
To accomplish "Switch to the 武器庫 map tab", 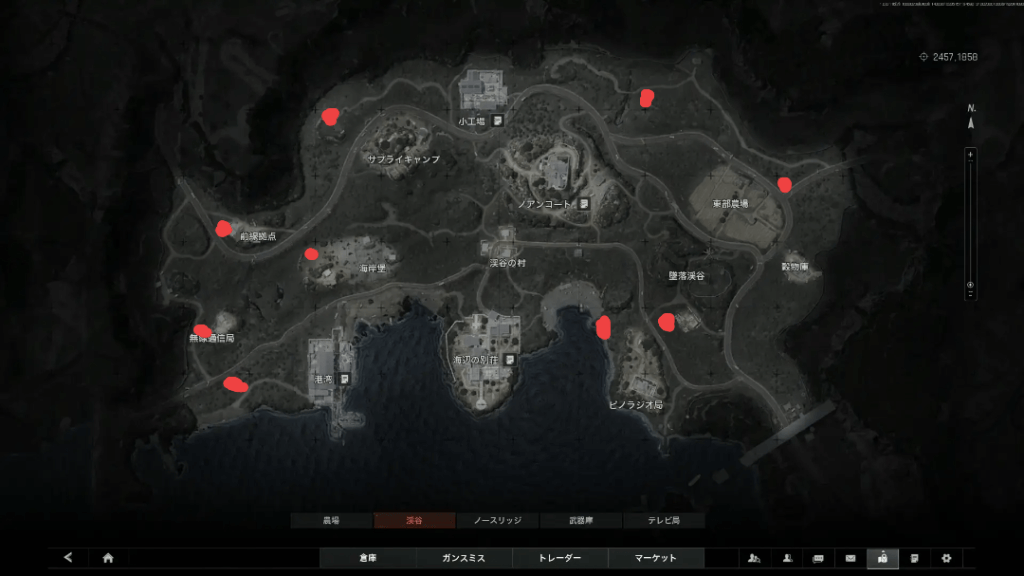I will (580, 521).
